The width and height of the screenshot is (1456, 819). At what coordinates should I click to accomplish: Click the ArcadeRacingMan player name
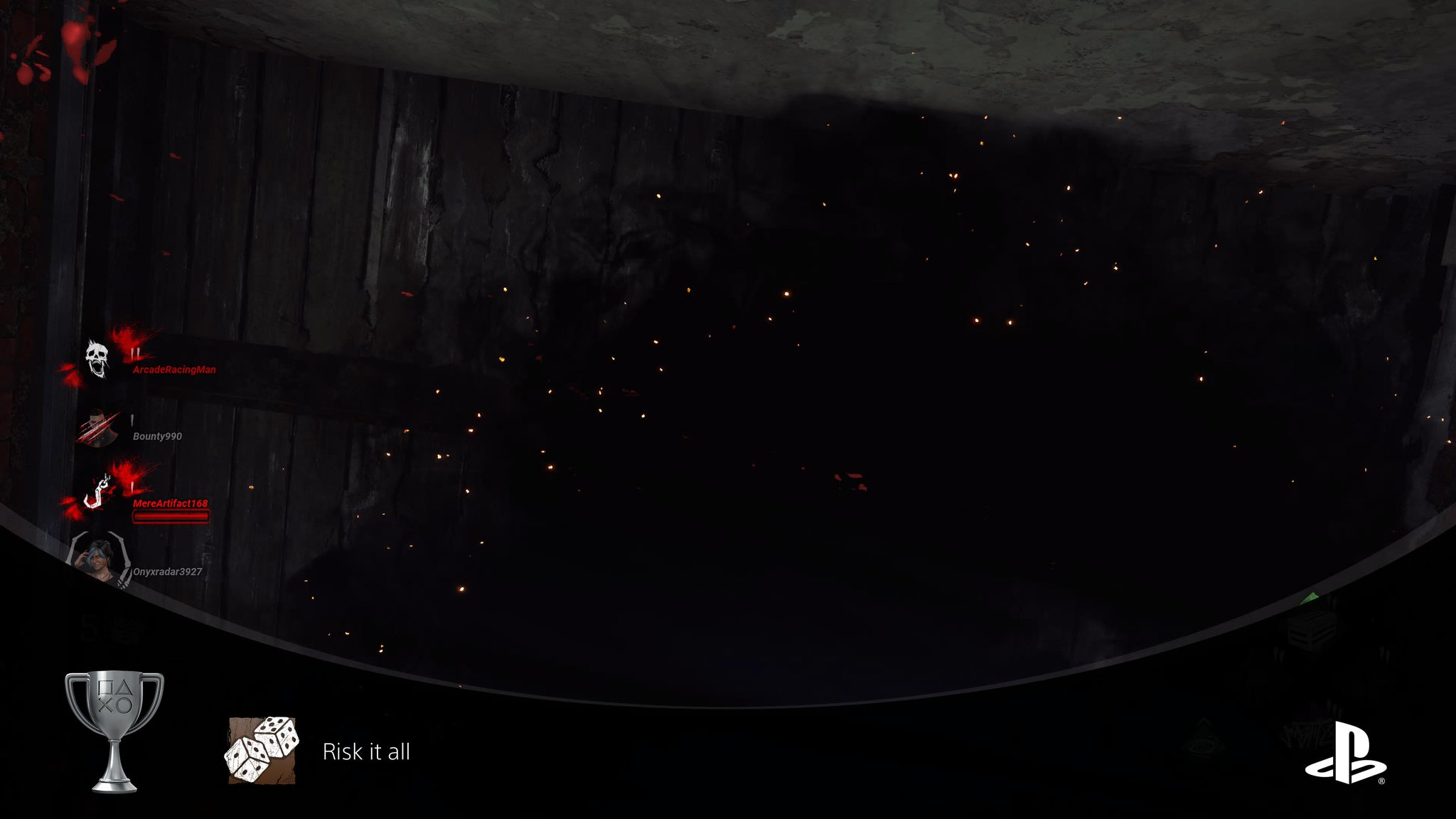click(x=173, y=370)
